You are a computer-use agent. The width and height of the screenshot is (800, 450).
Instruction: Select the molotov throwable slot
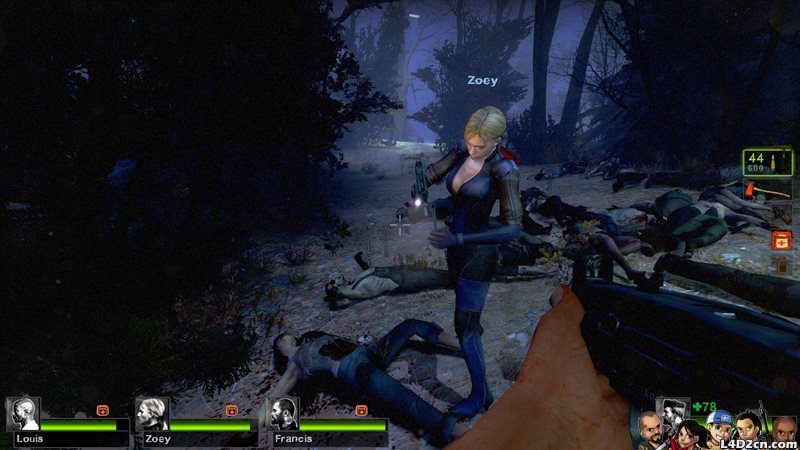[781, 215]
